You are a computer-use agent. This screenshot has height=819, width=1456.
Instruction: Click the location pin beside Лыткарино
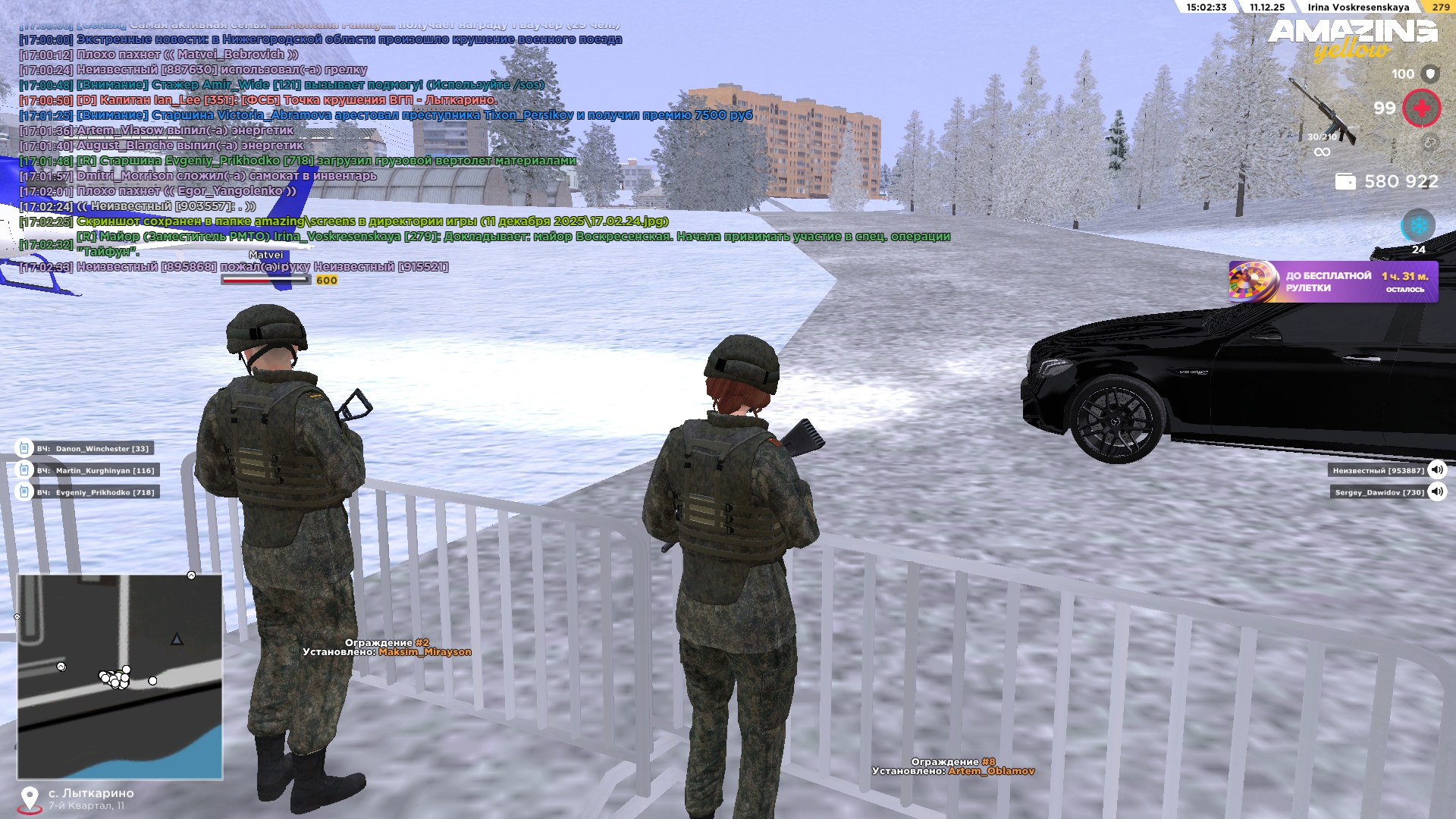pyautogui.click(x=30, y=799)
